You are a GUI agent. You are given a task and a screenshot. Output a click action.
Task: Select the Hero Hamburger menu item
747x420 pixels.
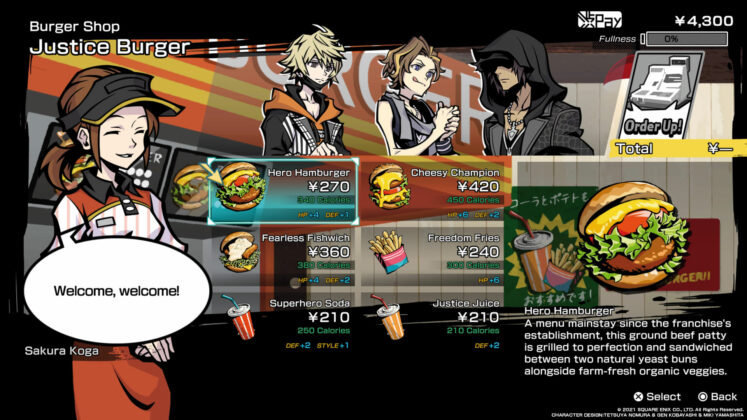pyautogui.click(x=284, y=189)
